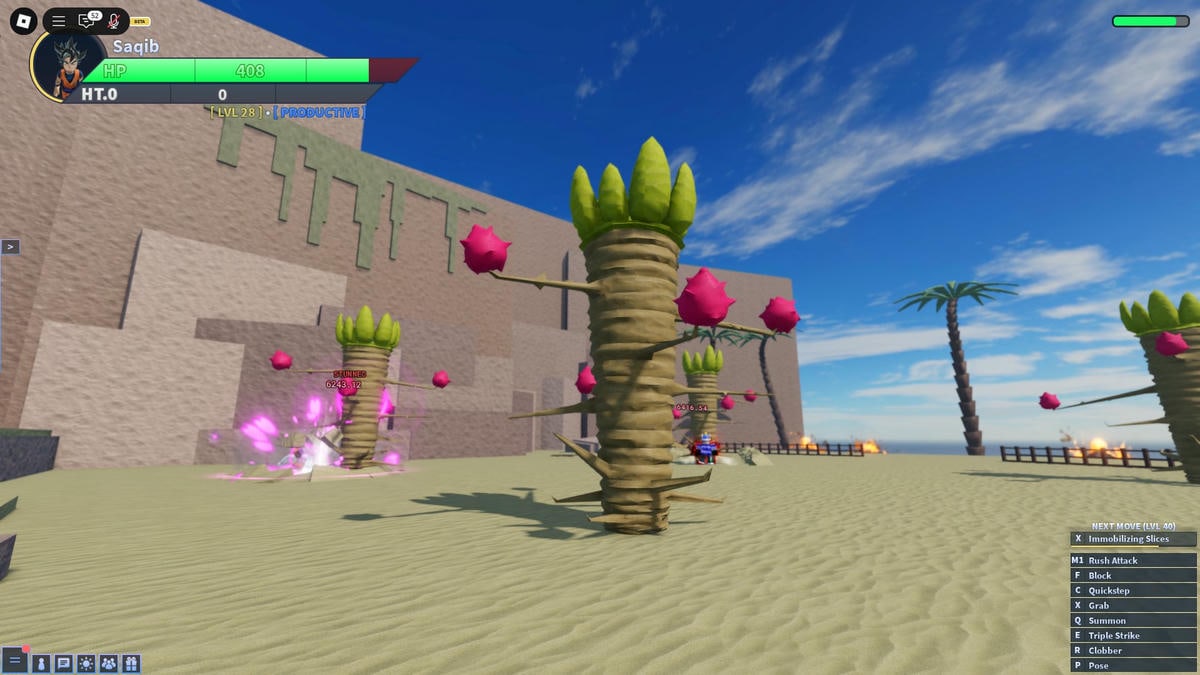Toggle the muted microphone icon
Screen dimensions: 1200x675
click(113, 21)
